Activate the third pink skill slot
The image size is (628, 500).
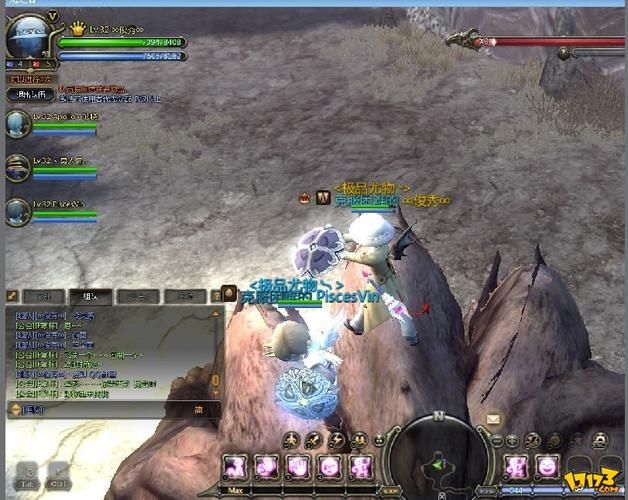297,466
